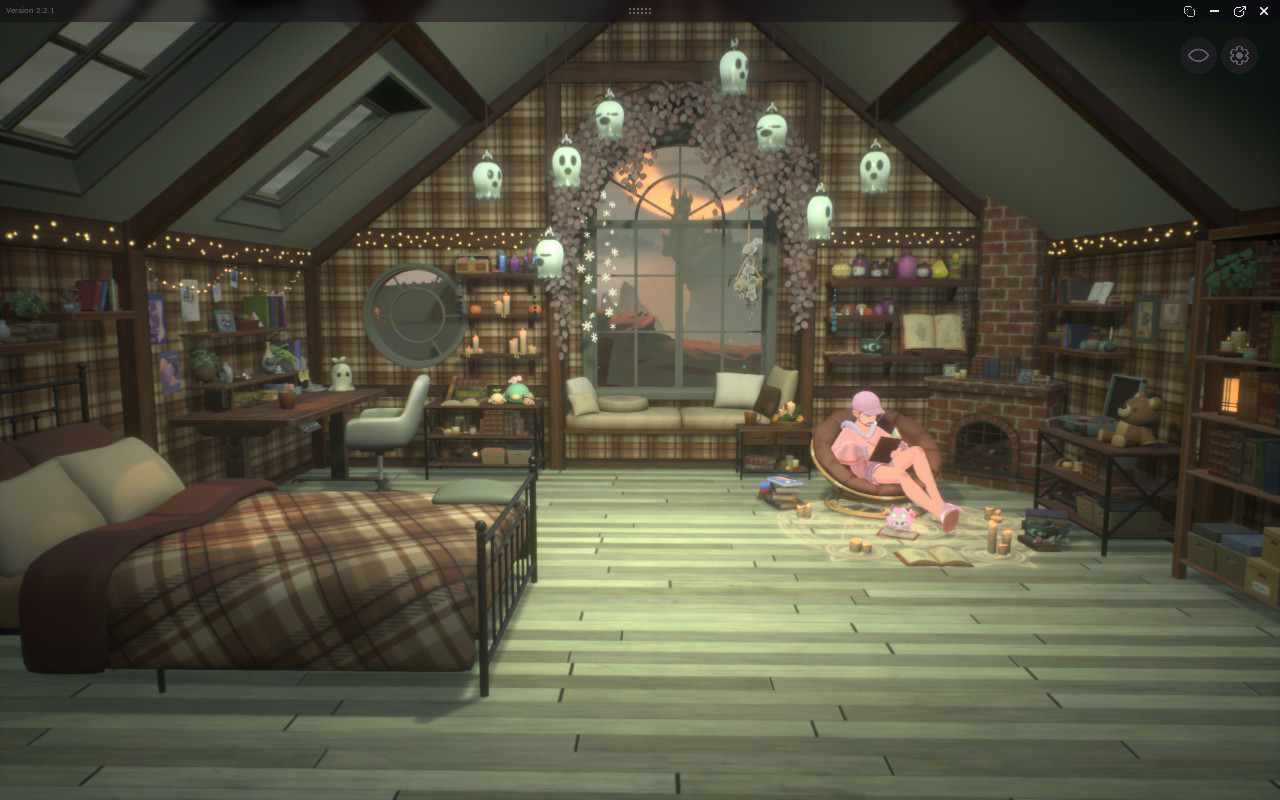The image size is (1280, 800).
Task: Open the gear settings menu
Action: 1239,55
